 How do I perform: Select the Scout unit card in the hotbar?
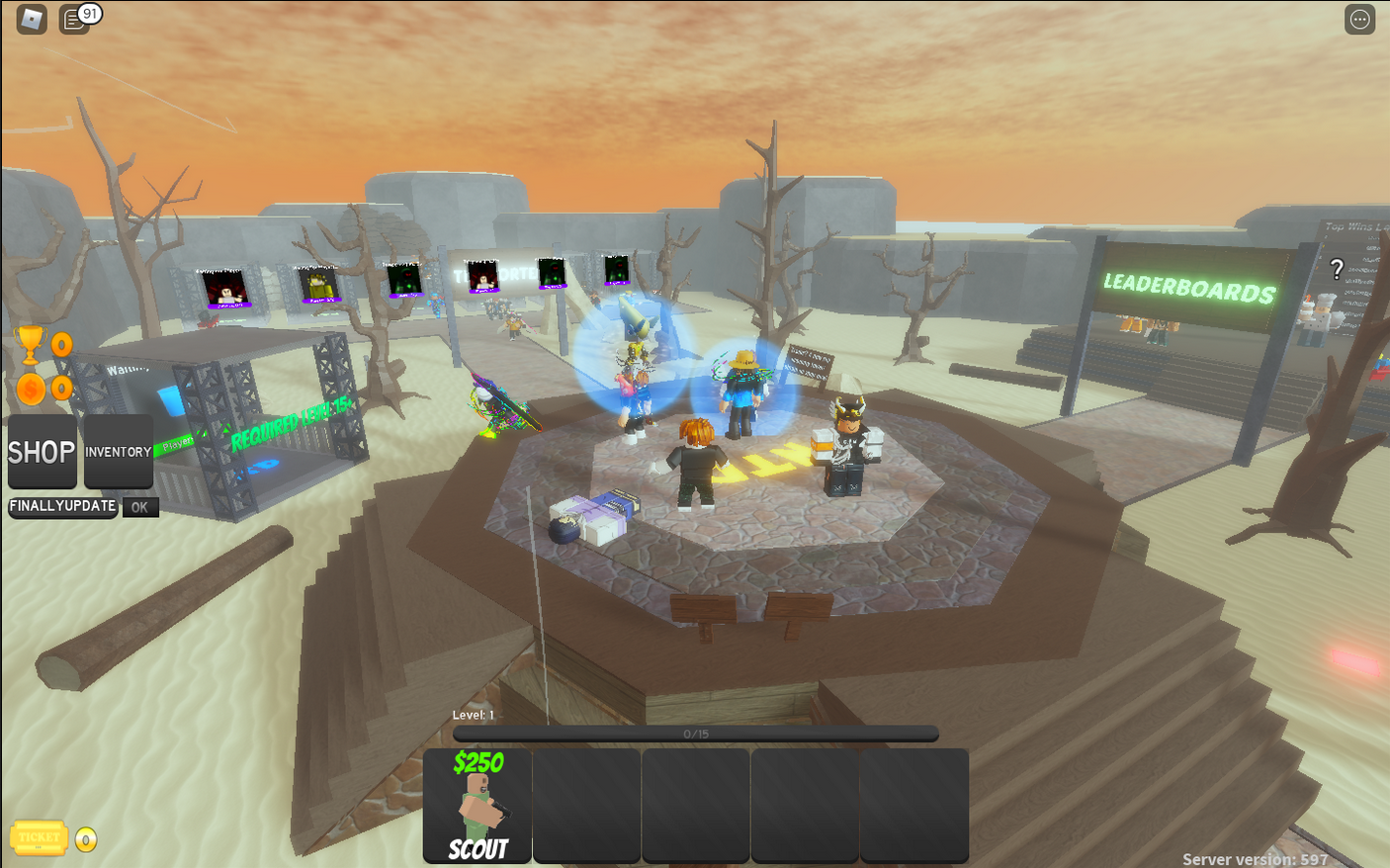[x=478, y=806]
